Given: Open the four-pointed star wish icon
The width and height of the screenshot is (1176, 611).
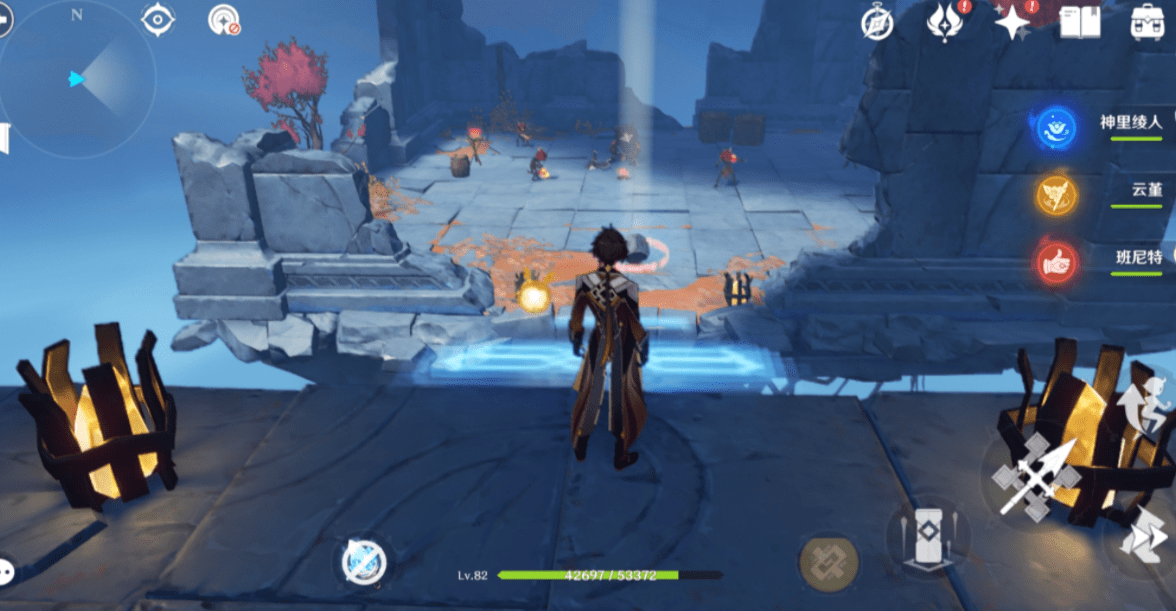Looking at the screenshot, I should pos(1012,21).
